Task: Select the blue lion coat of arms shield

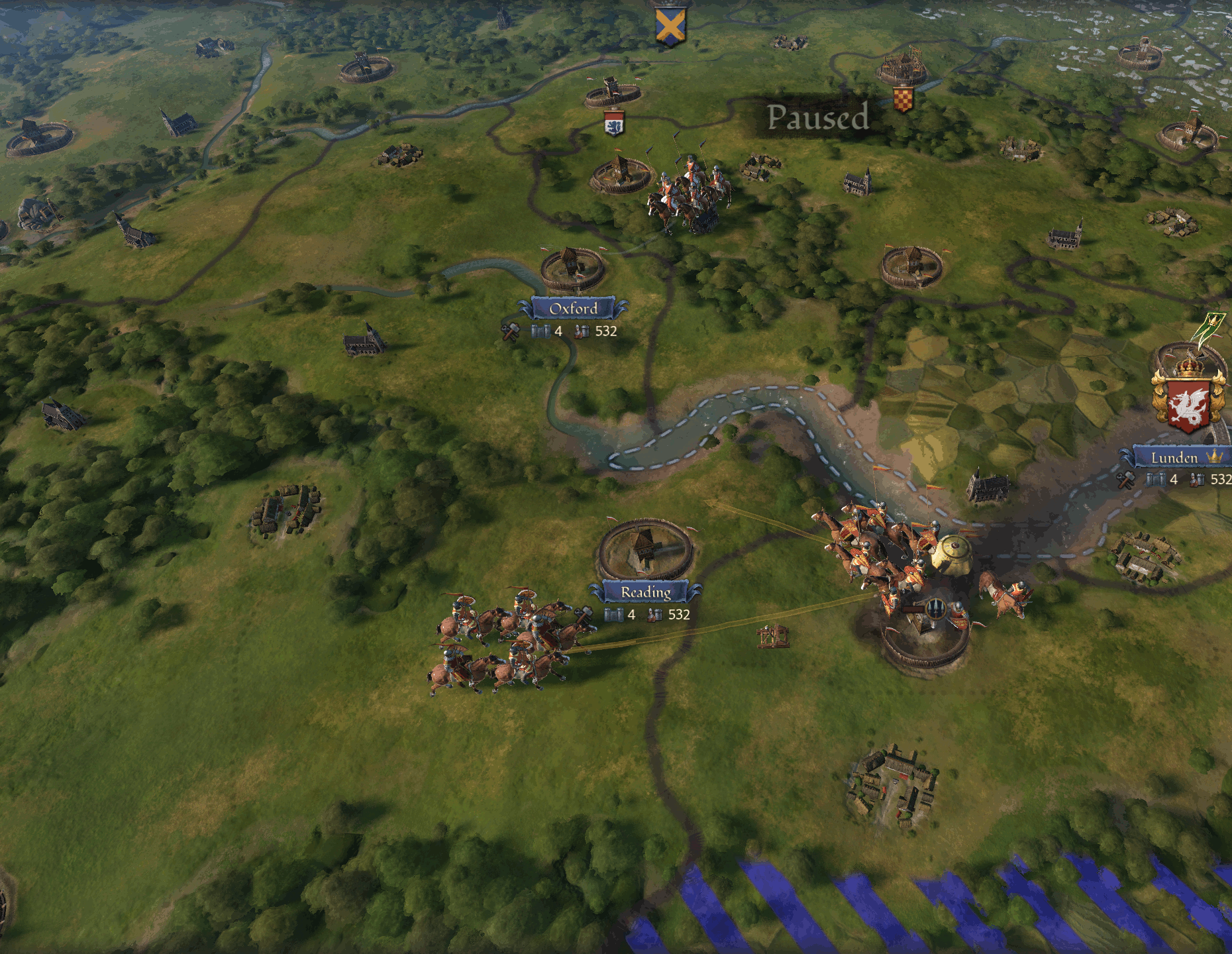Action: [x=614, y=124]
